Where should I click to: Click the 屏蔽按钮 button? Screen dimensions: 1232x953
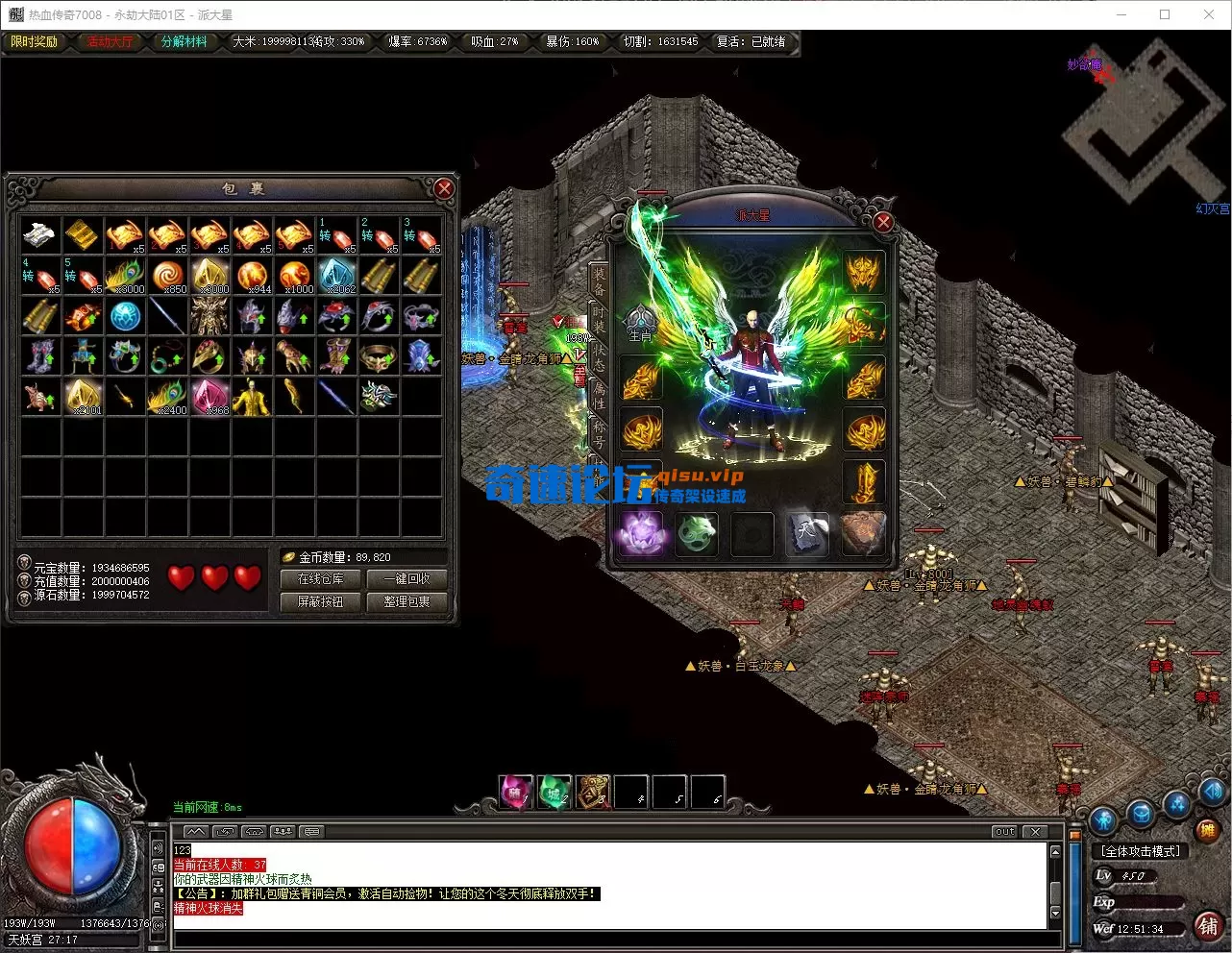pyautogui.click(x=320, y=602)
